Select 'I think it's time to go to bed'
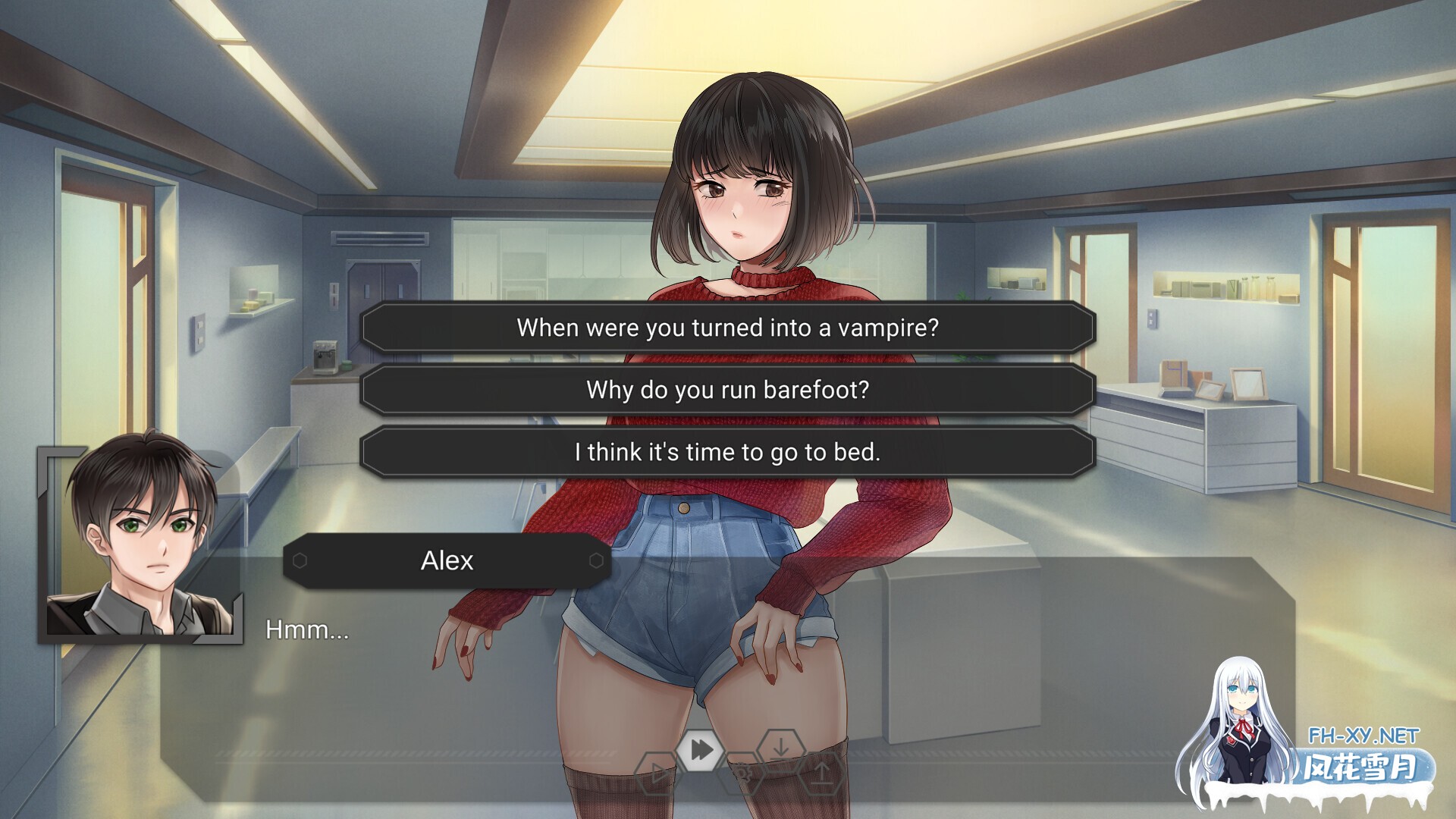 pos(728,452)
